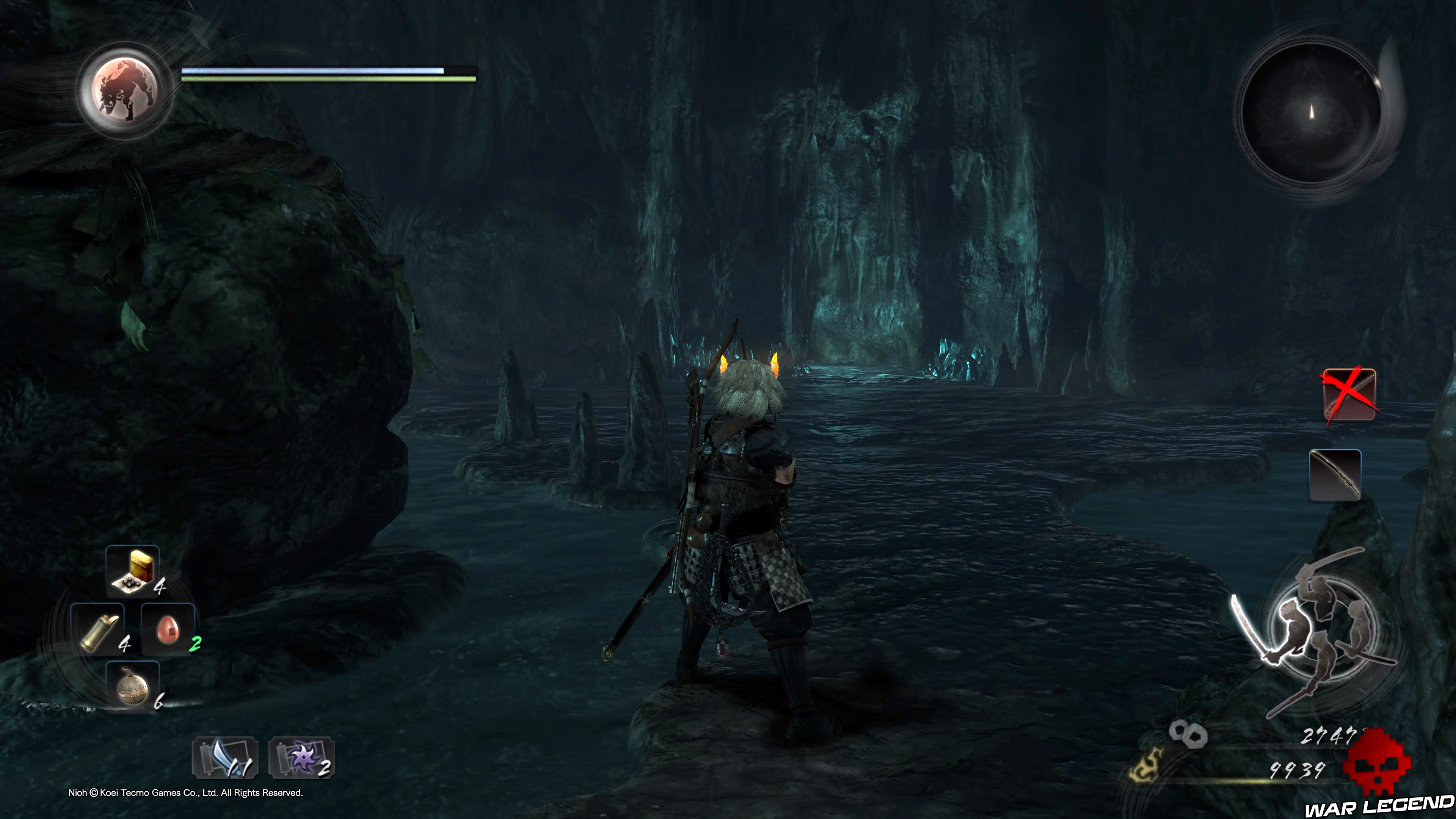
Task: Switch to the katana weapon slot
Action: pos(1335,475)
